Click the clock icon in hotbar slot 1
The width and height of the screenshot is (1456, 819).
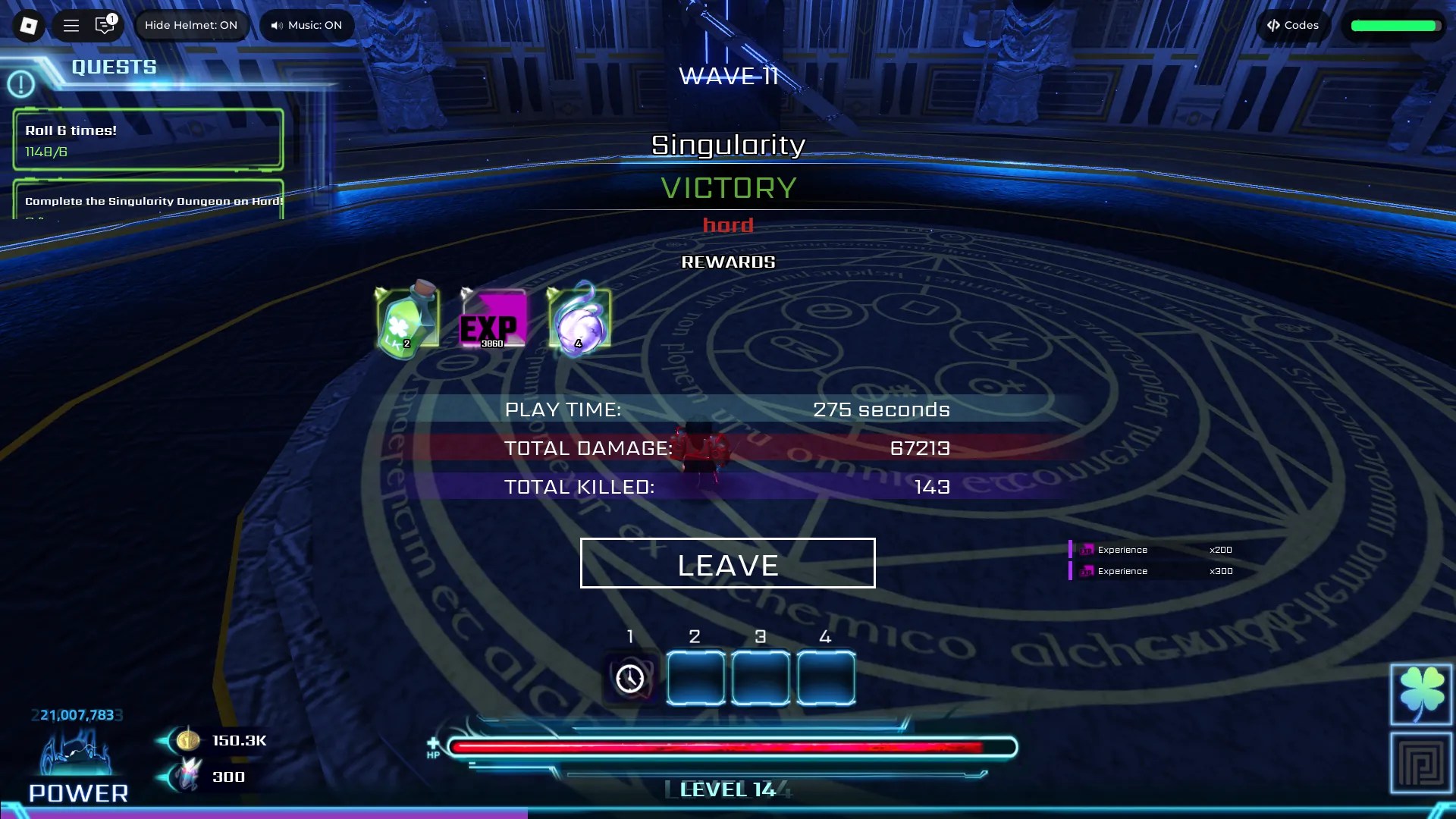(629, 678)
